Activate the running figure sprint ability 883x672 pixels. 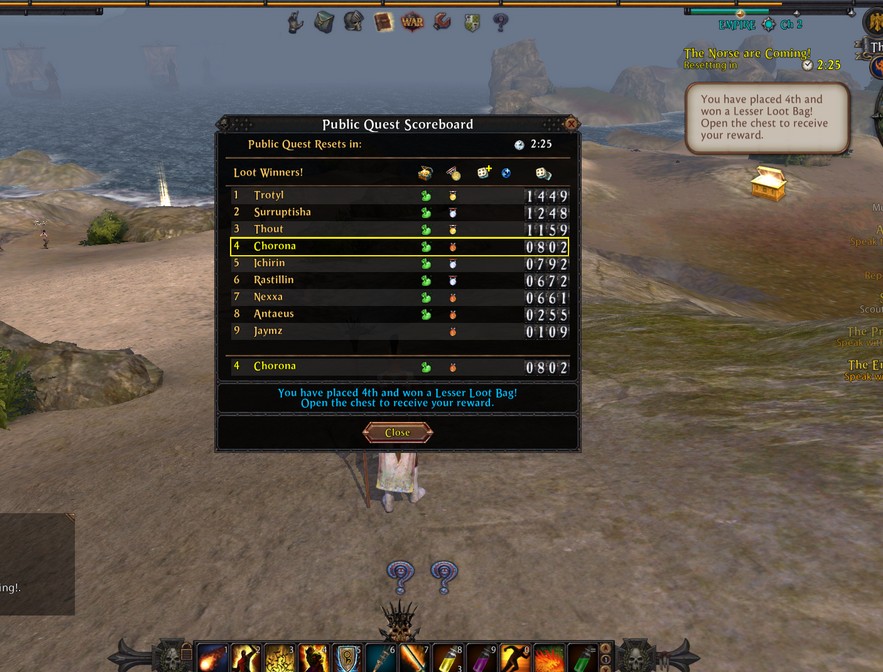(x=515, y=657)
